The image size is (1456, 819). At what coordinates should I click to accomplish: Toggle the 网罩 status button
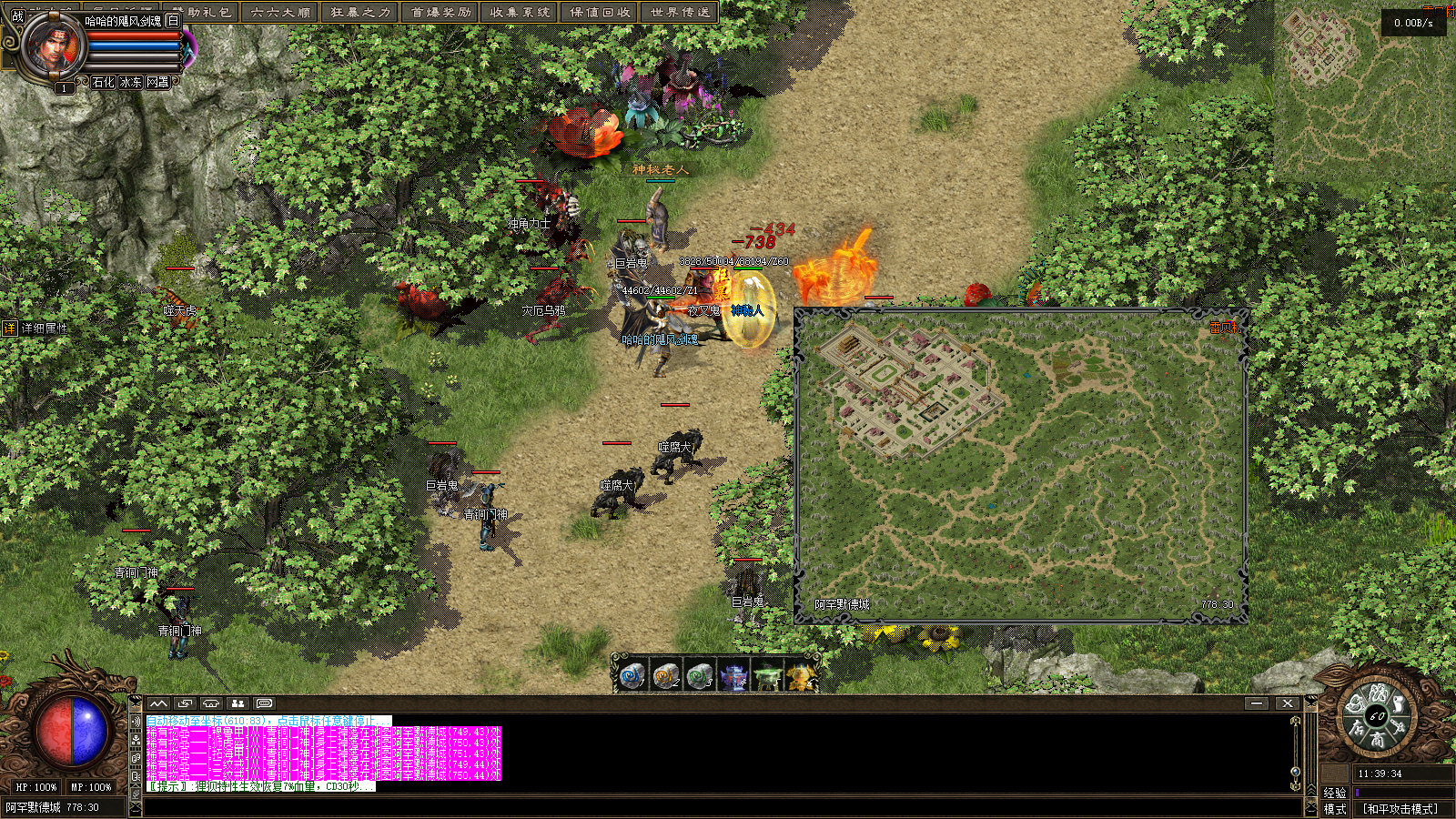158,82
